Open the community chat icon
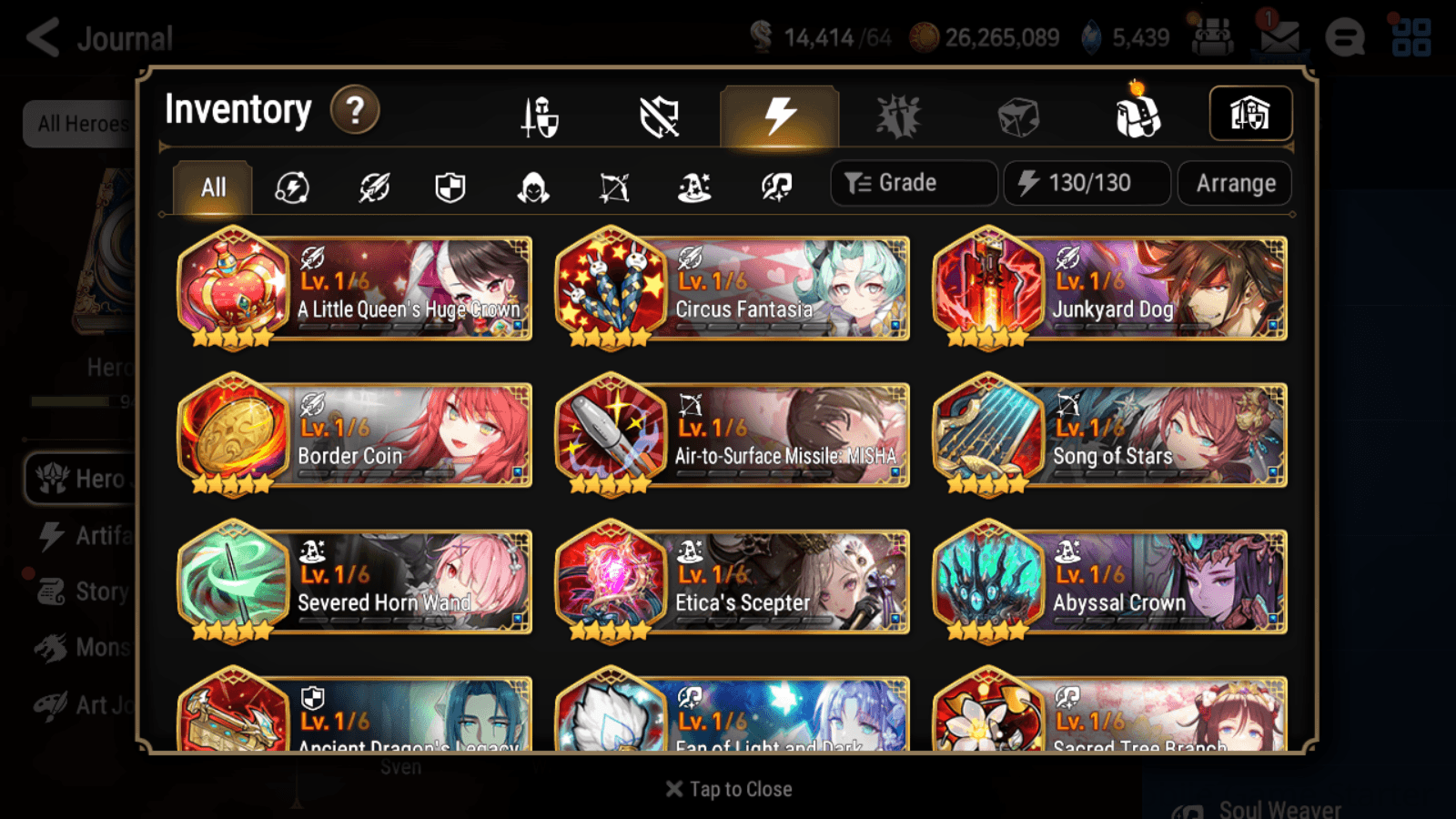Image resolution: width=1456 pixels, height=819 pixels. point(1345,36)
